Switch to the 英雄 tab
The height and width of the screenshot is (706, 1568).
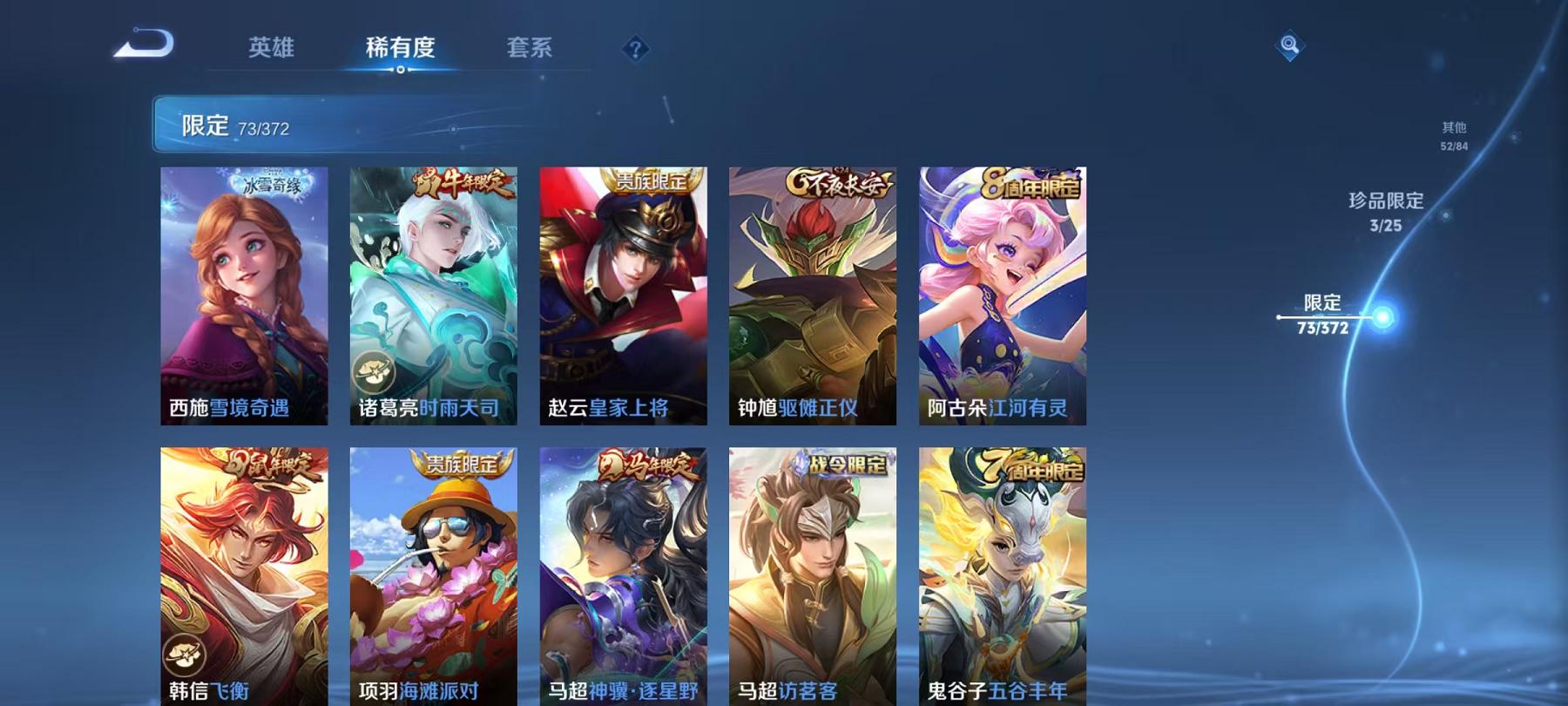[x=272, y=50]
